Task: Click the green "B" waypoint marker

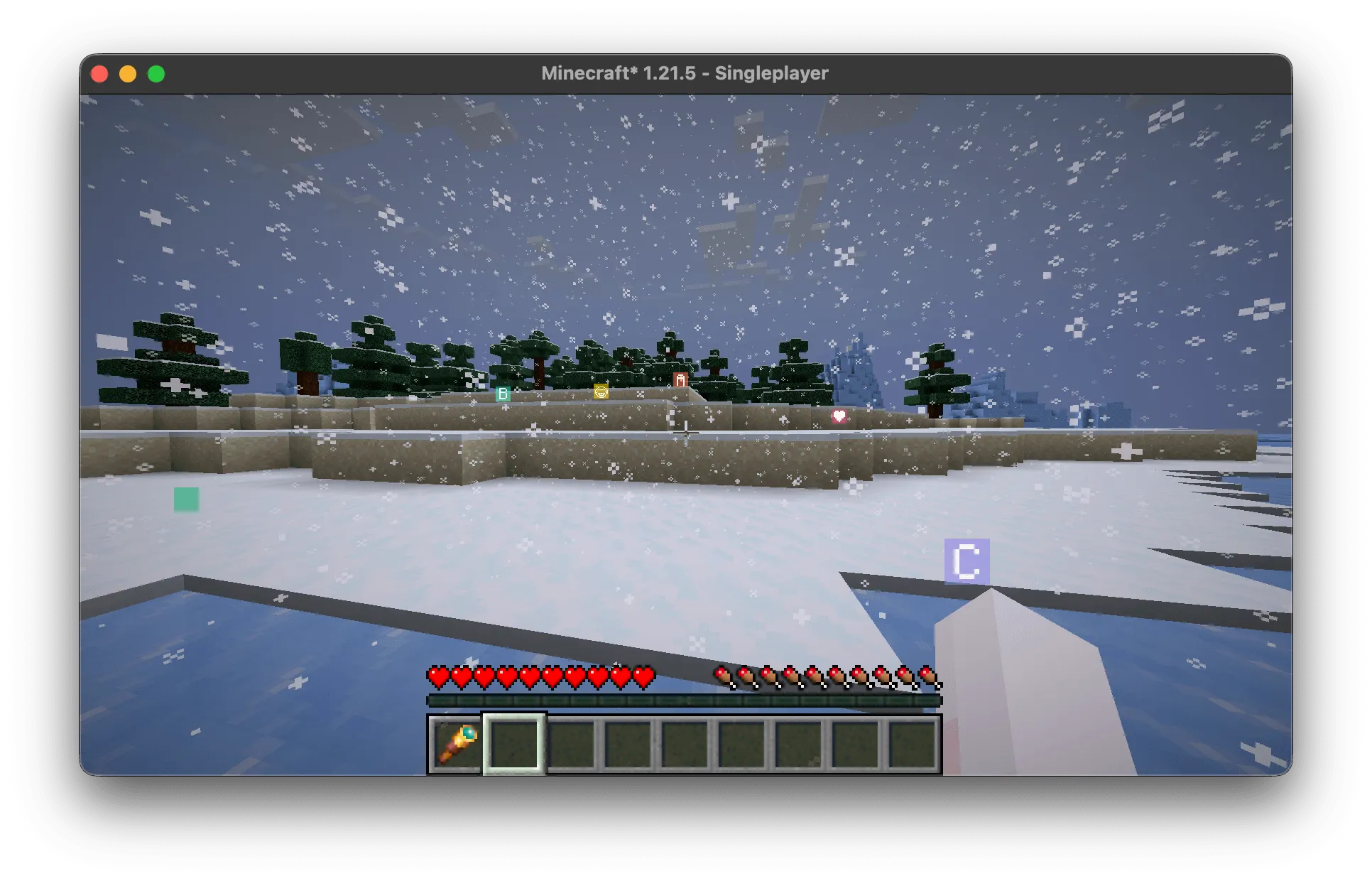Action: [x=504, y=392]
